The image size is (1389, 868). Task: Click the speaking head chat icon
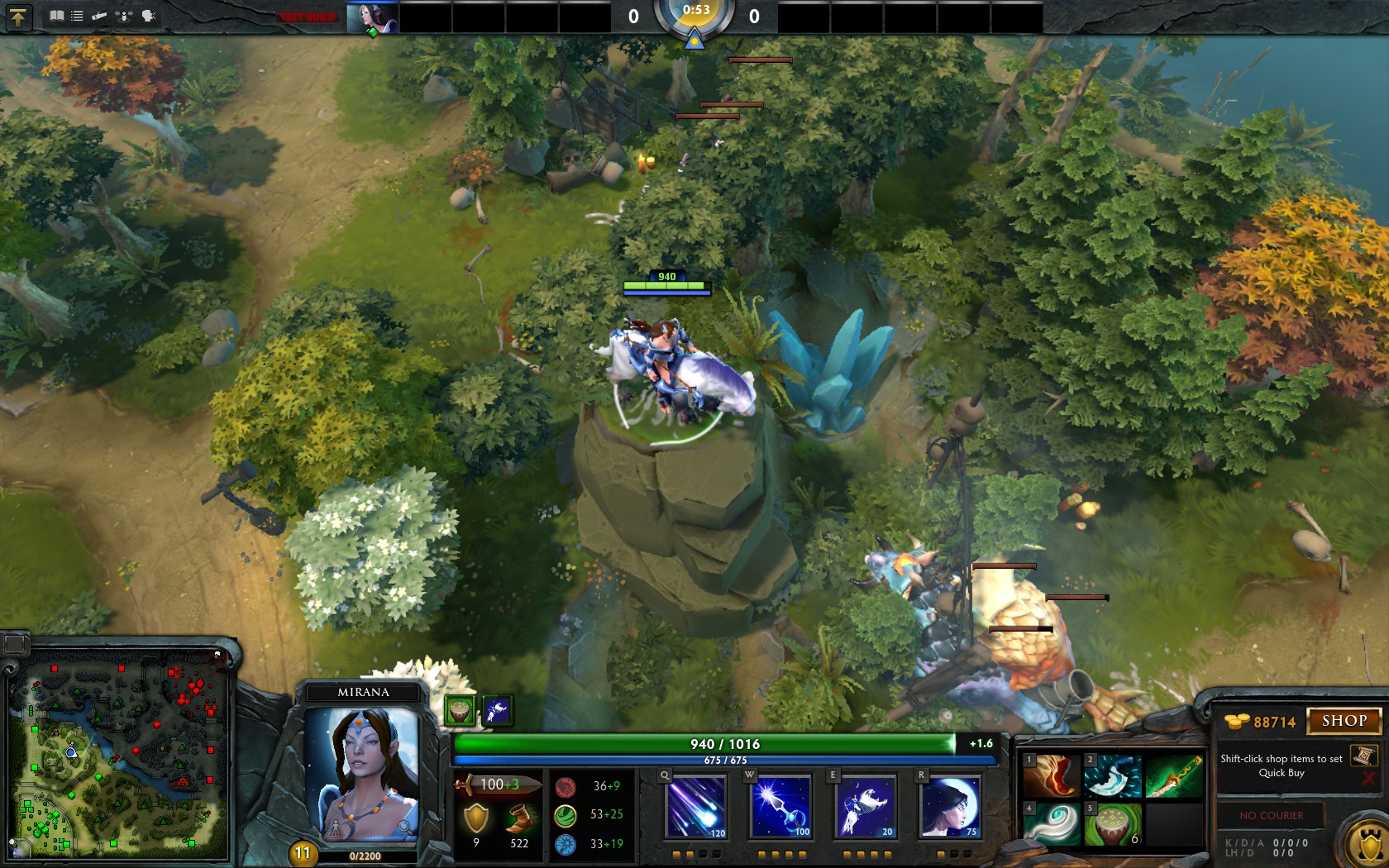click(149, 16)
